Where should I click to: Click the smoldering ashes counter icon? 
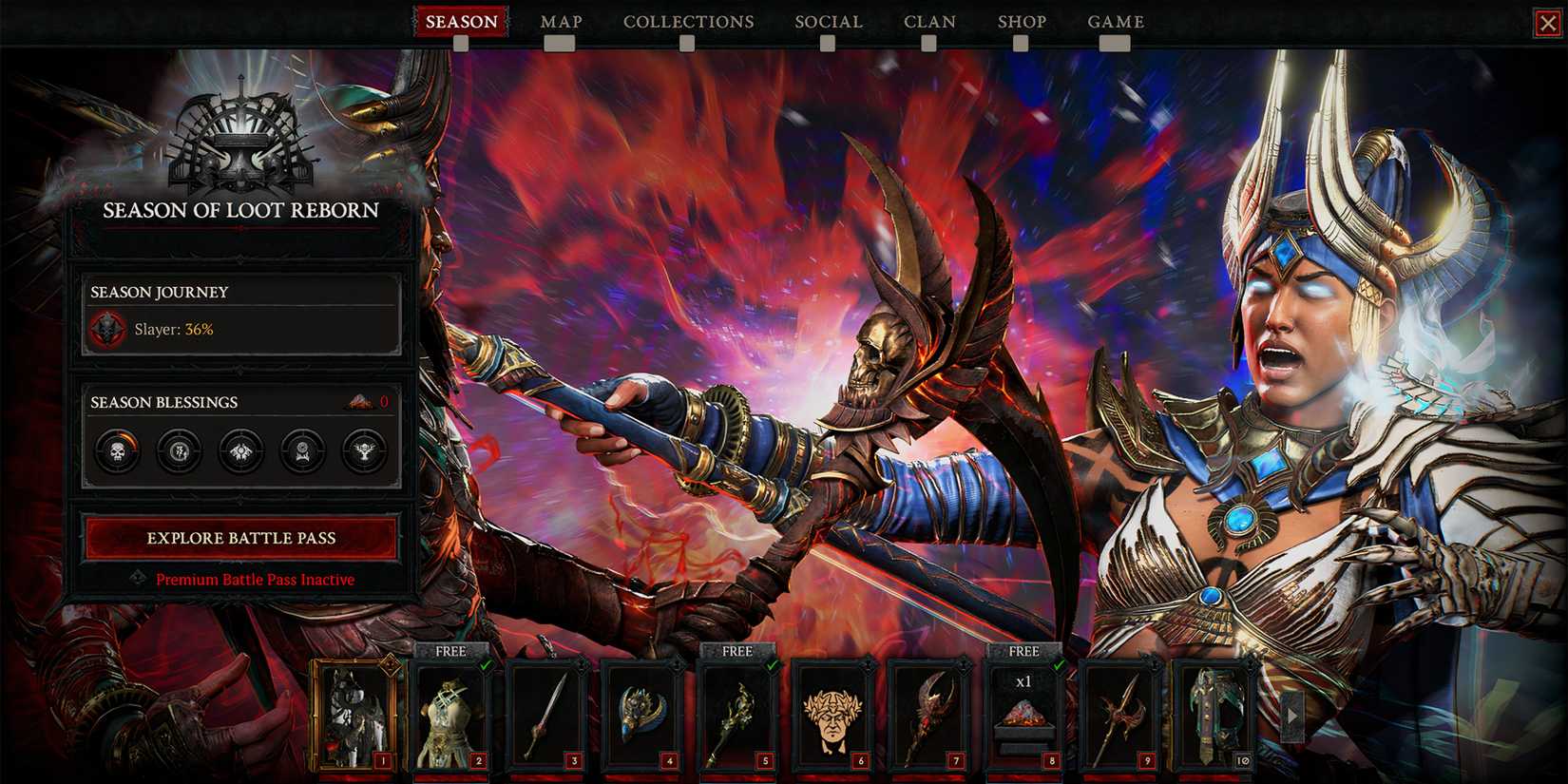coord(359,401)
